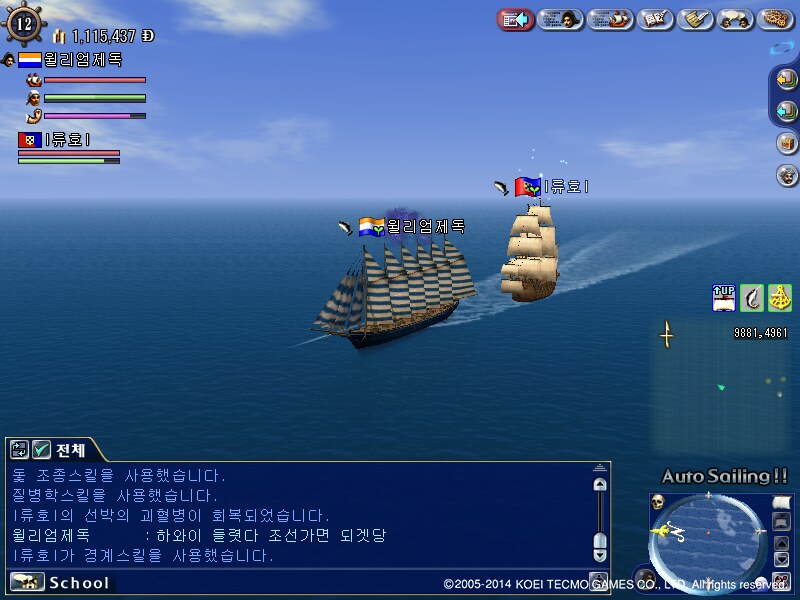Screen dimensions: 800x600
Task: Open the gear settings menu
Action: [x=775, y=19]
